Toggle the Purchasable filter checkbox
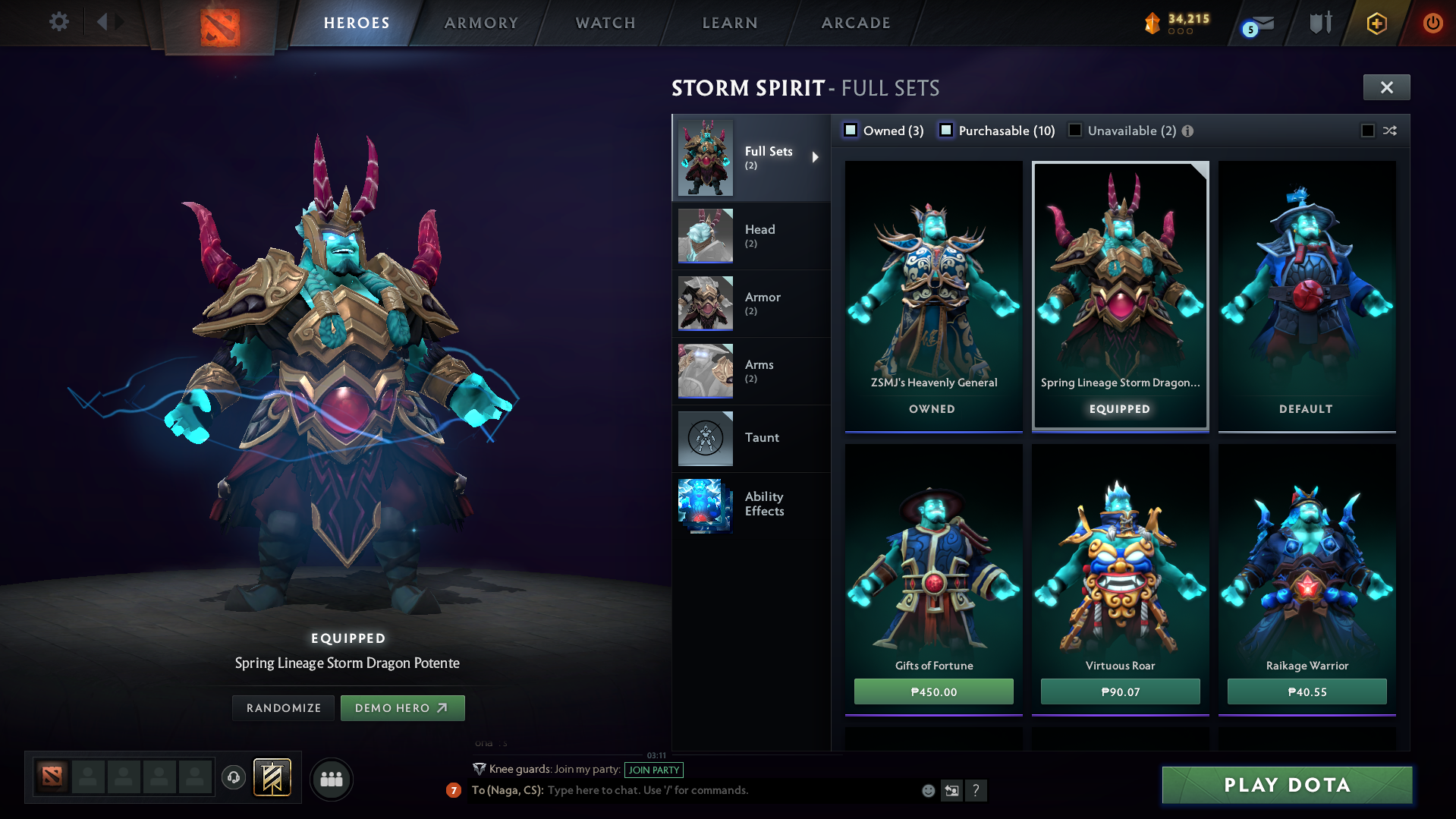 point(946,131)
